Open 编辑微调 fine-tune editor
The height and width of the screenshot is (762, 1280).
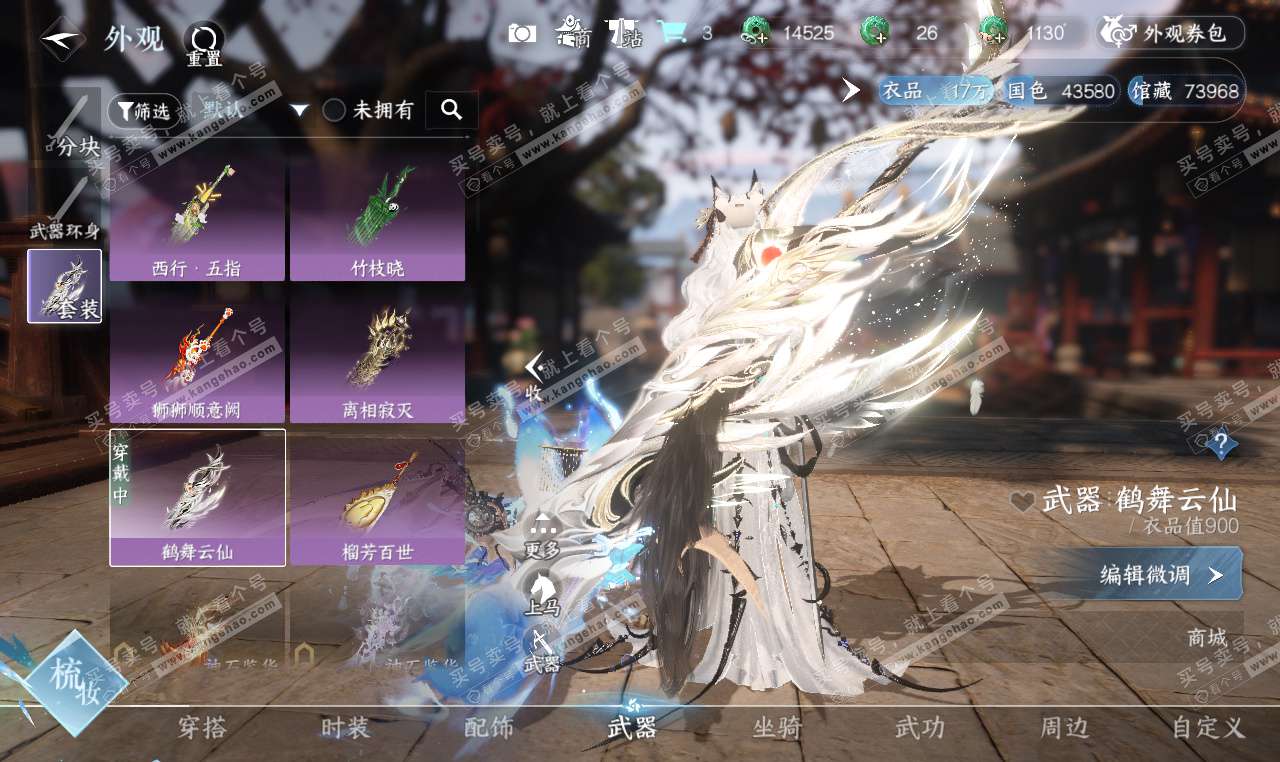[1160, 574]
